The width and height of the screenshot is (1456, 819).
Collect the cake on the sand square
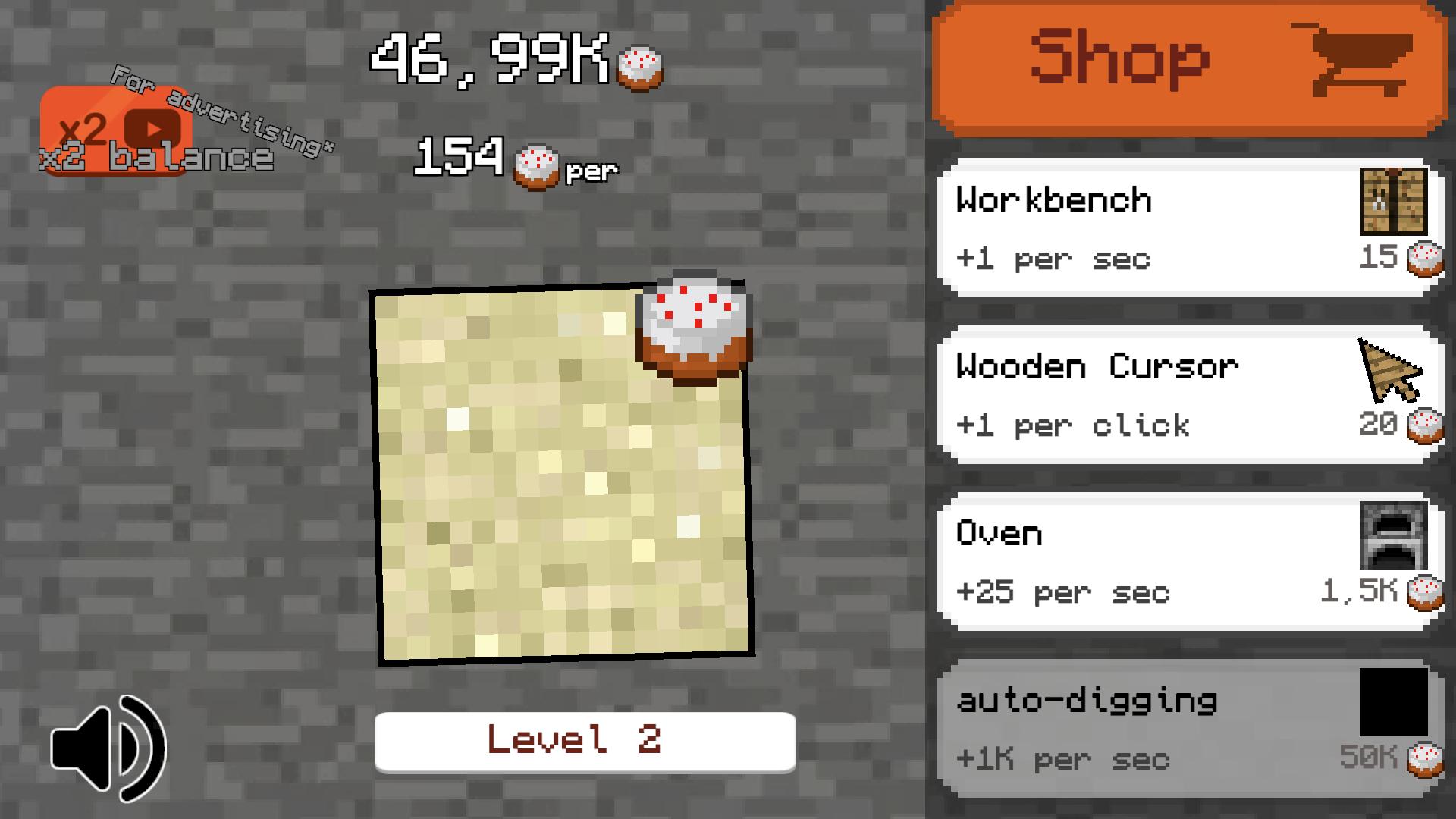(x=692, y=330)
